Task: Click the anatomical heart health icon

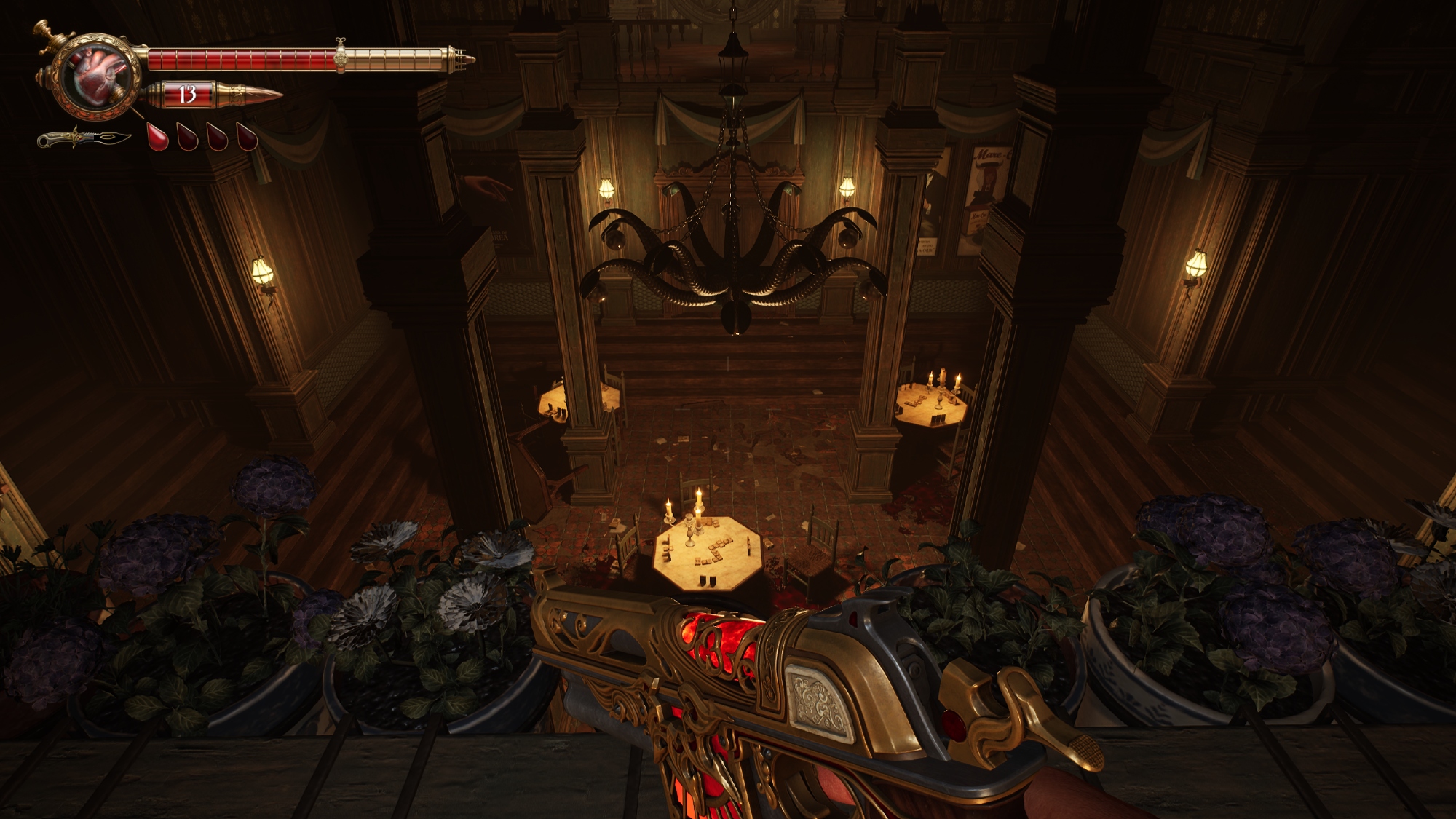Action: click(98, 76)
